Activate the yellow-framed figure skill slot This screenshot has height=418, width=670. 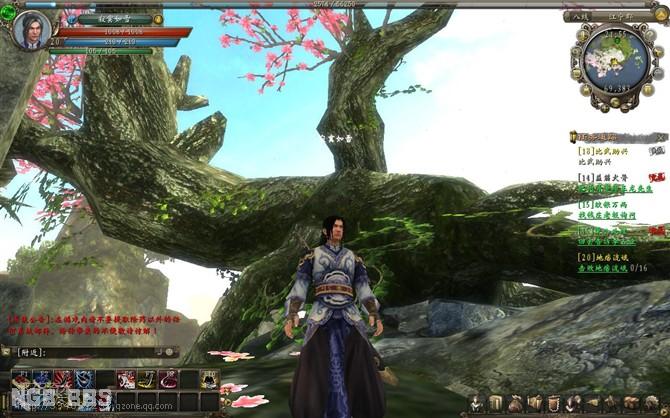(209, 379)
